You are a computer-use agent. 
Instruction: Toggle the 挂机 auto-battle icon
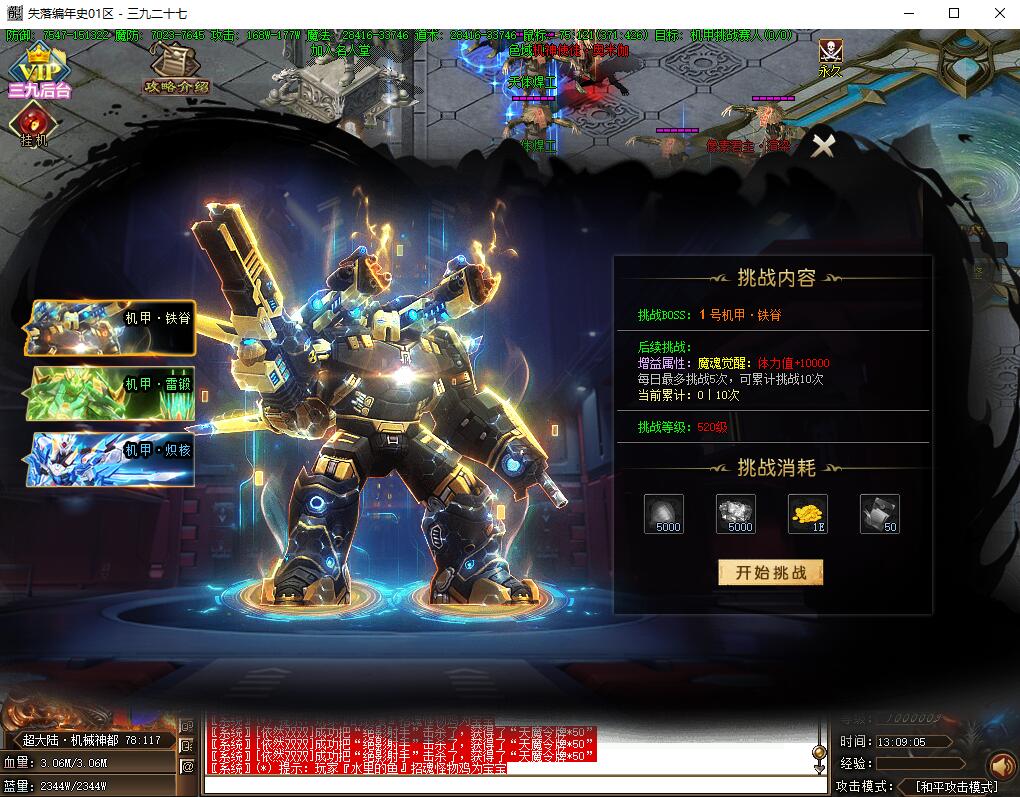pos(33,126)
